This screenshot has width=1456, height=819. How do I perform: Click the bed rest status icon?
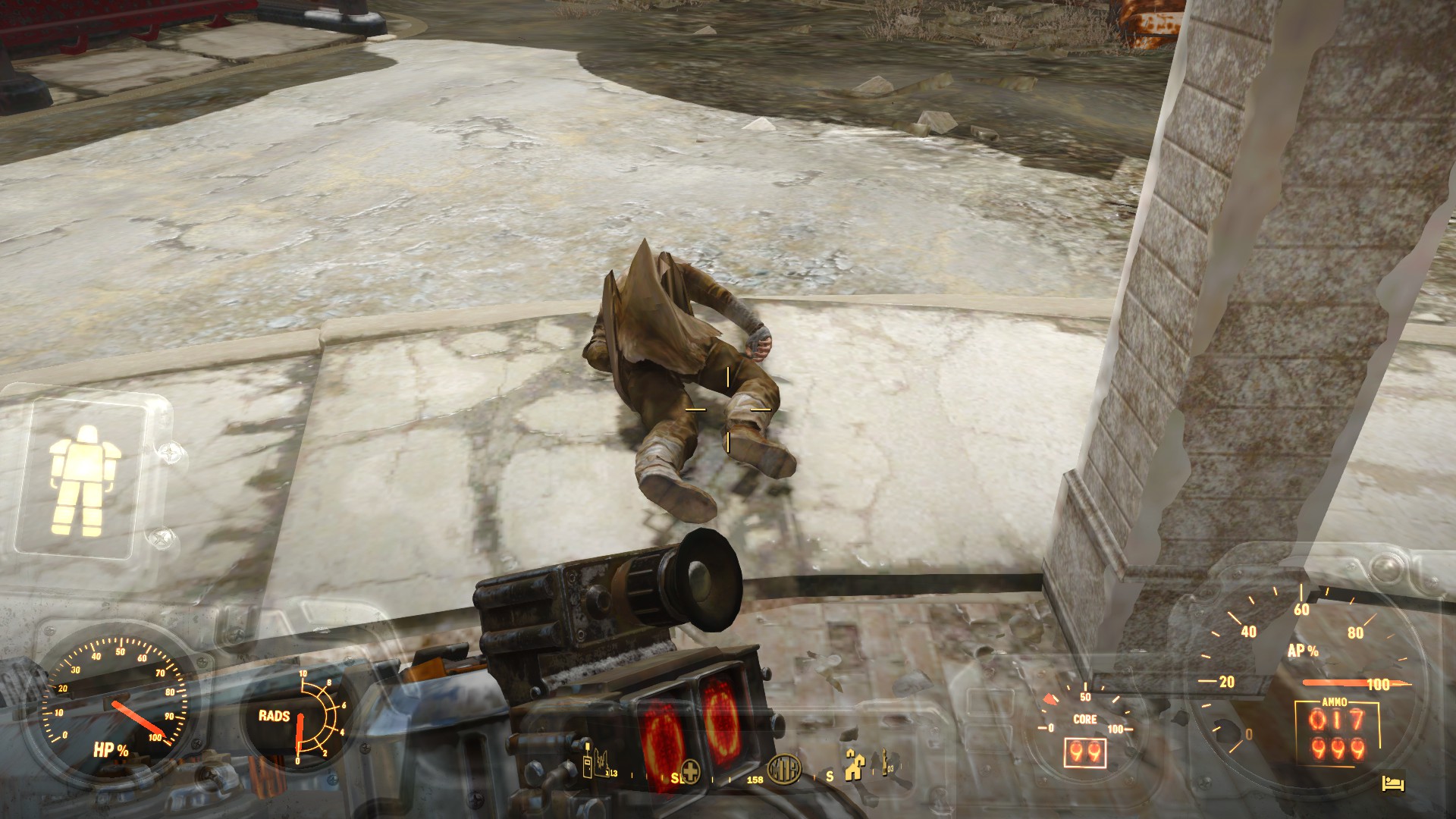point(1395,782)
